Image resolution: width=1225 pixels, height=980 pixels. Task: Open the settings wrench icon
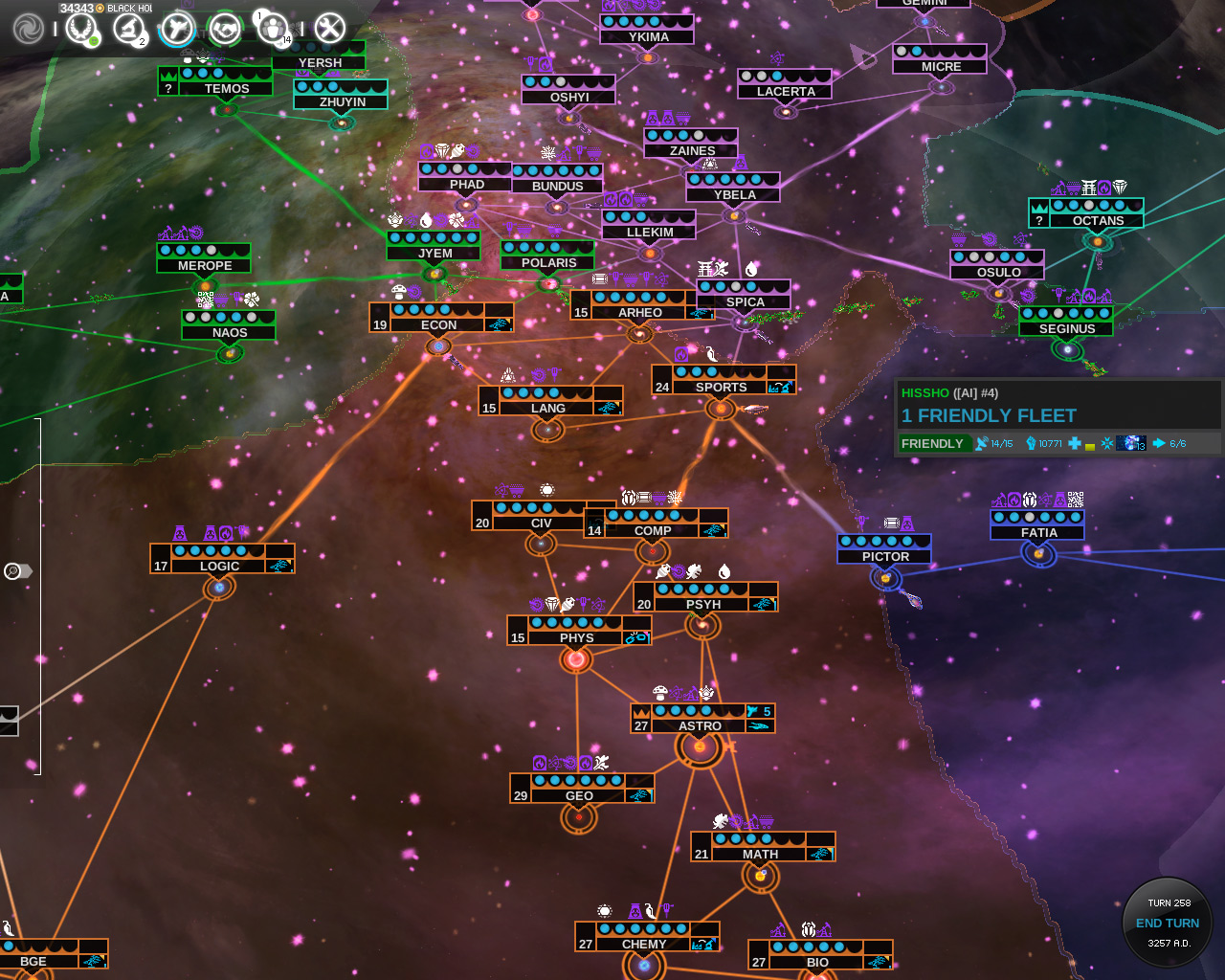tap(329, 27)
